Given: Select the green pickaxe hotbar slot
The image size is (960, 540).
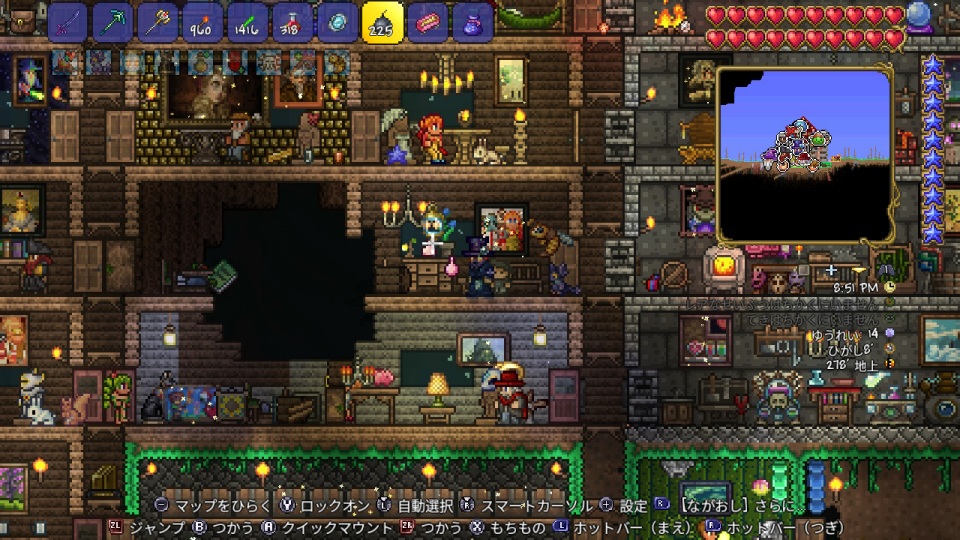Looking at the screenshot, I should pos(113,21).
